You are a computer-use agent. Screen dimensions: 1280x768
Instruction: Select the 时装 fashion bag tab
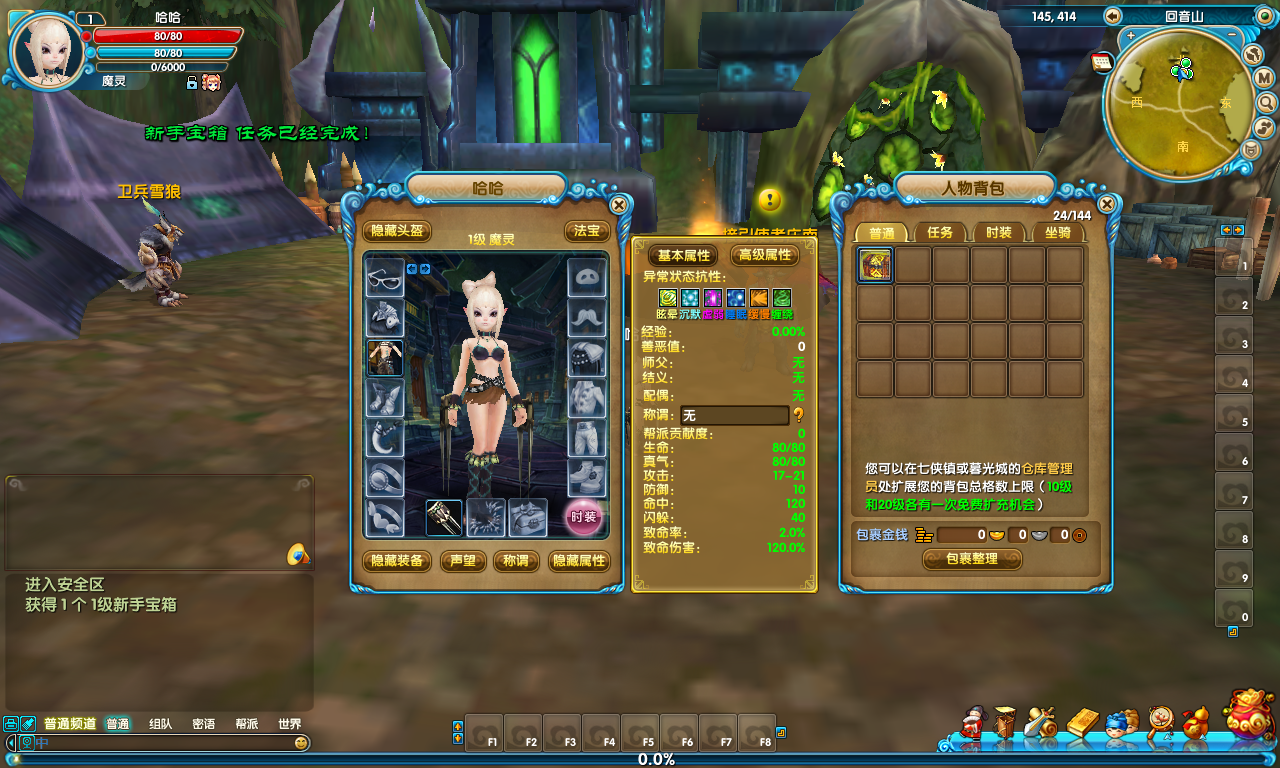pyautogui.click(x=999, y=232)
